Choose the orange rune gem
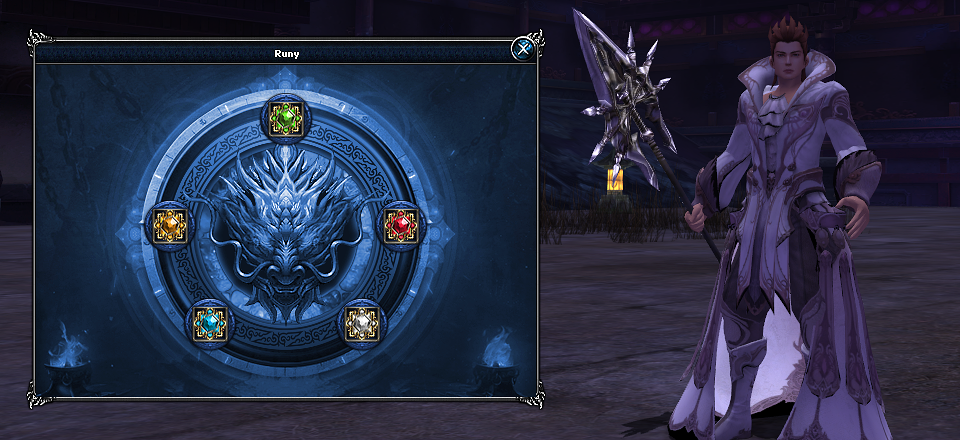 tap(168, 227)
